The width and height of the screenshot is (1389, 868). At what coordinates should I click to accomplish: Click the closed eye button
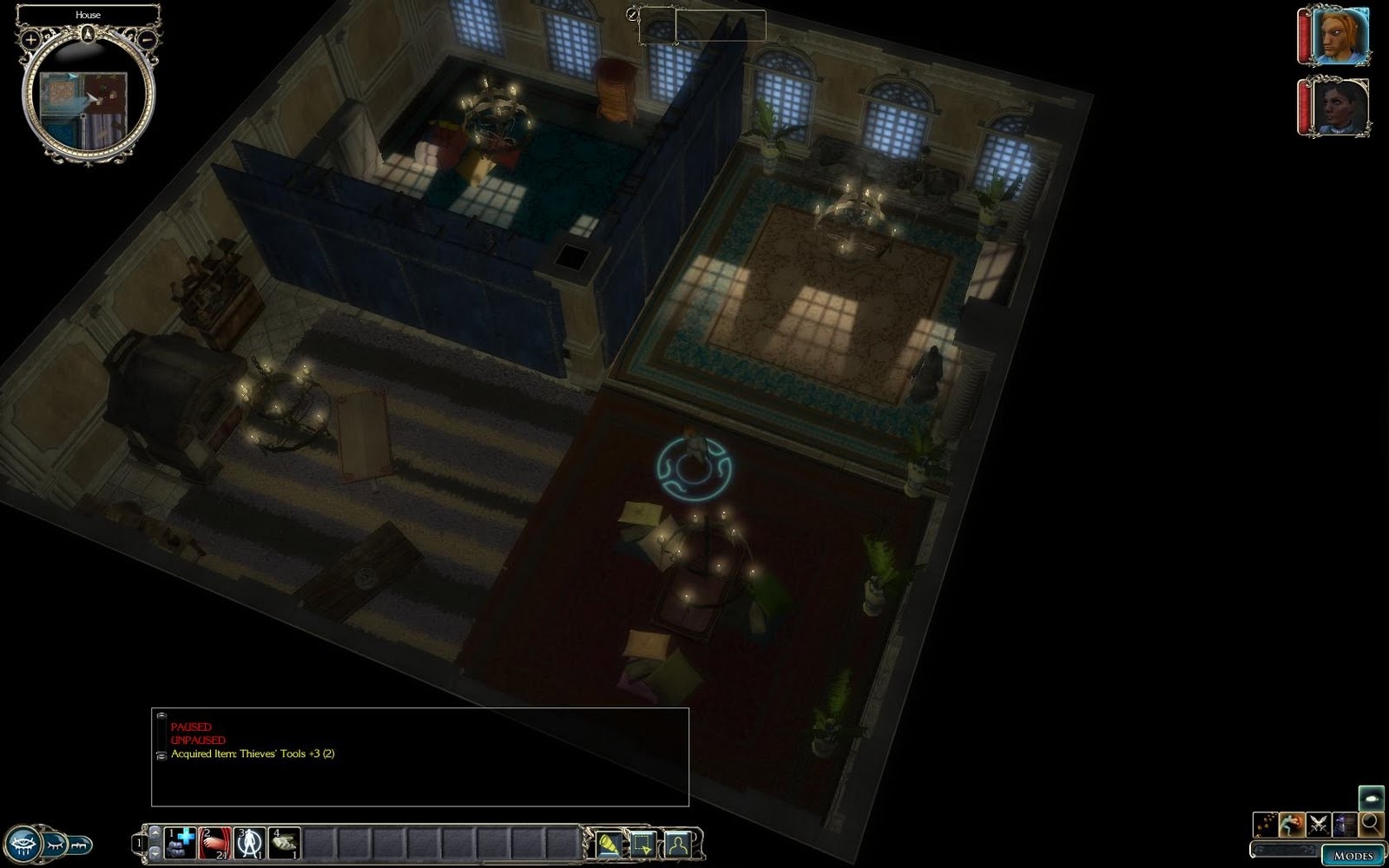pyautogui.click(x=54, y=844)
